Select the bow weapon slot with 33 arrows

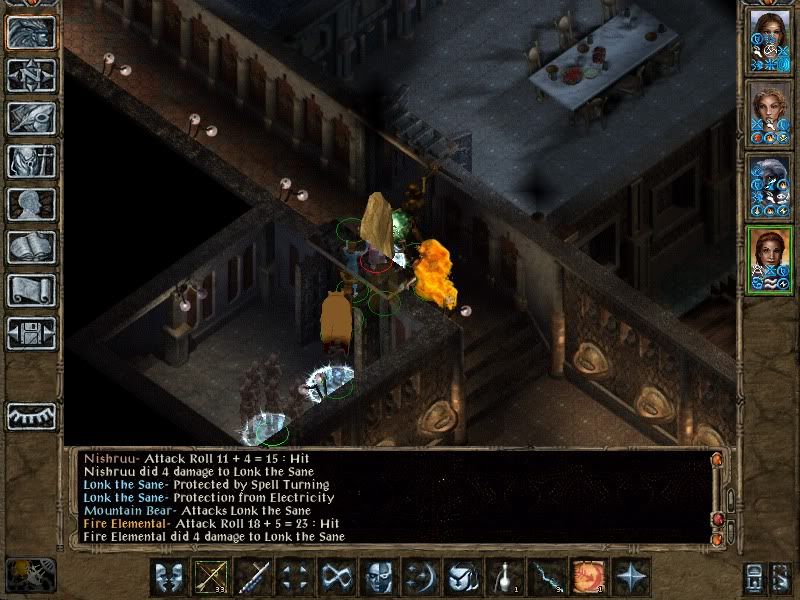click(212, 577)
